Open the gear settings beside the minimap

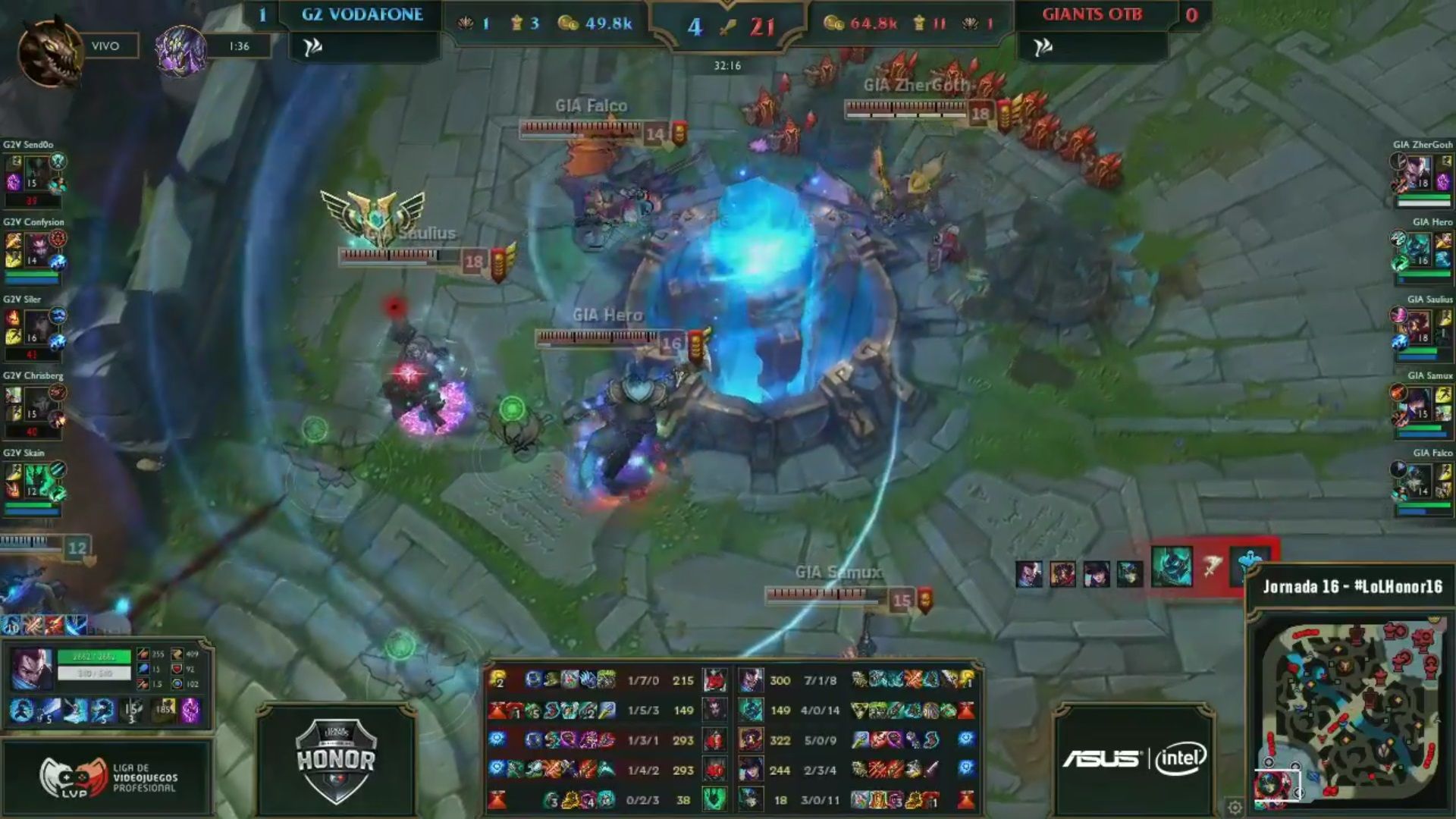tap(1235, 807)
